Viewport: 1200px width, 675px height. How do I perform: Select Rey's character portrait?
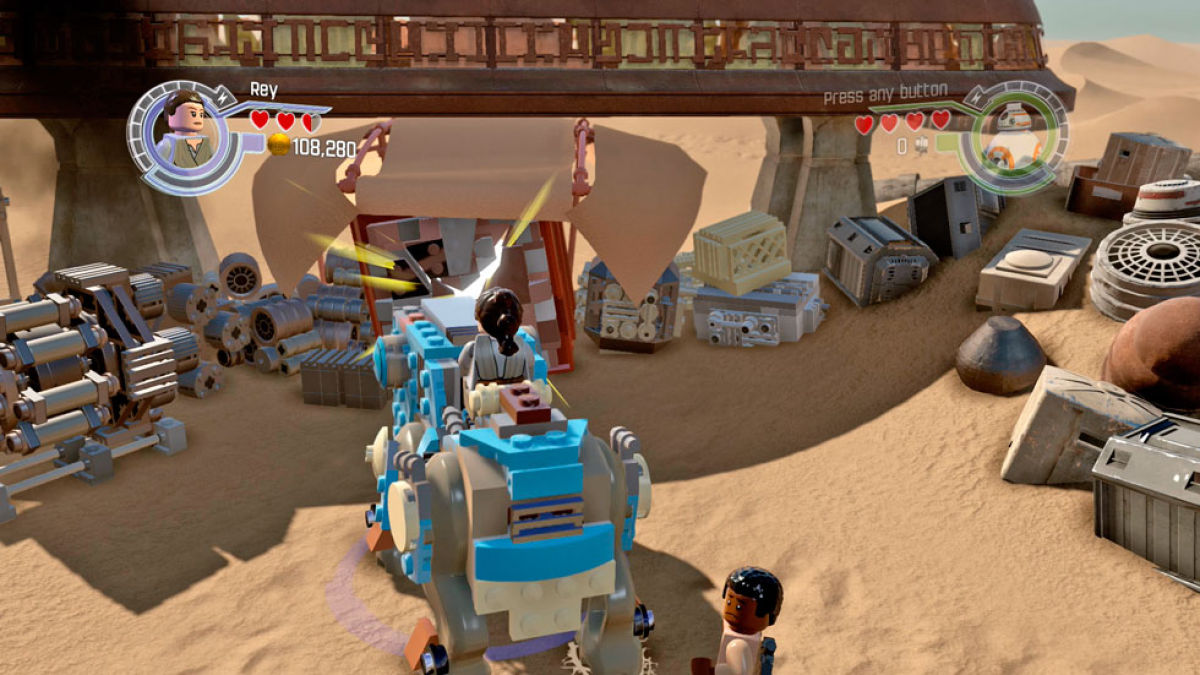click(x=185, y=132)
